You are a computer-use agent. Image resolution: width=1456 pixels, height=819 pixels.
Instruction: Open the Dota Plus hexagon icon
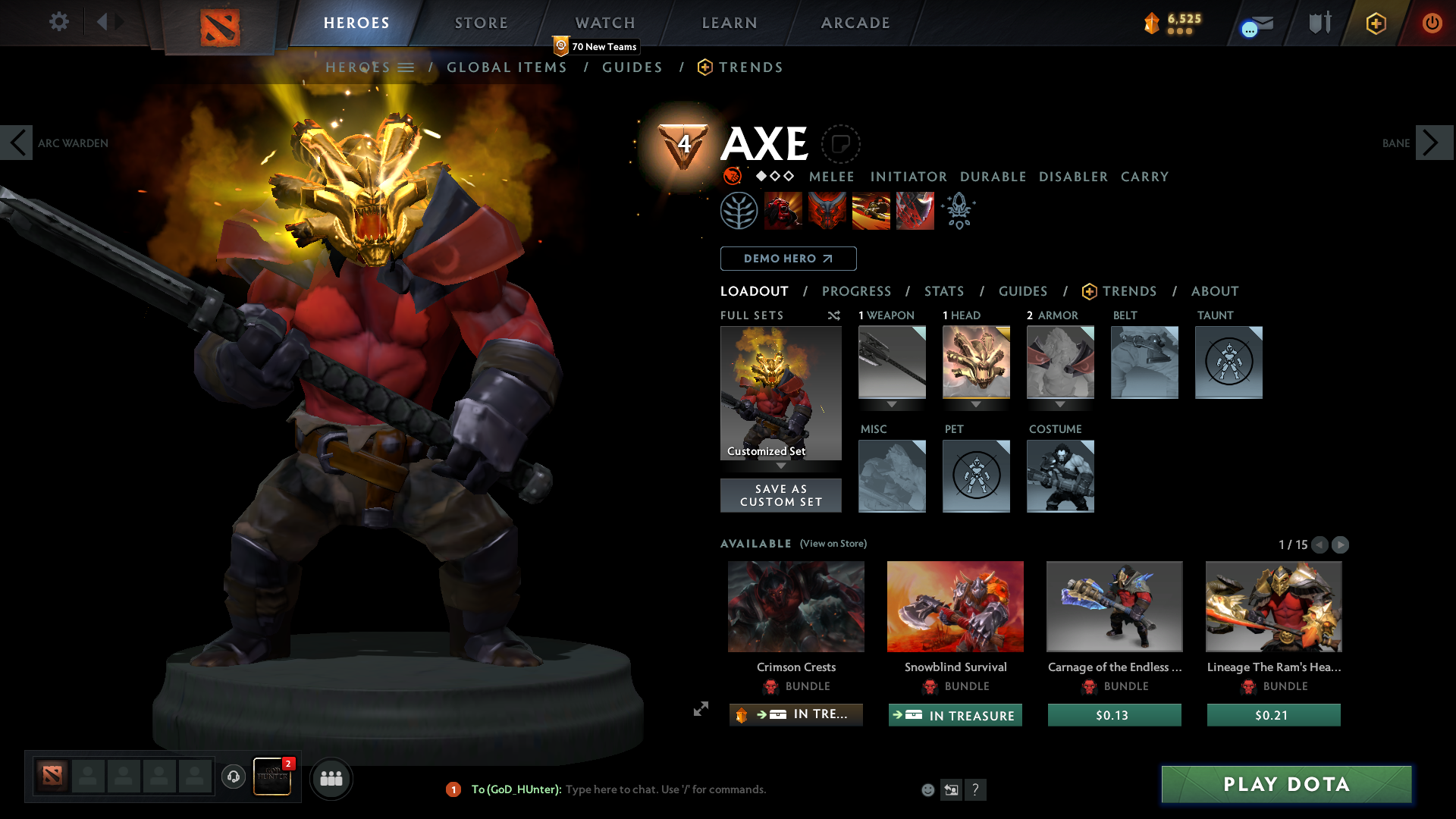[1376, 23]
